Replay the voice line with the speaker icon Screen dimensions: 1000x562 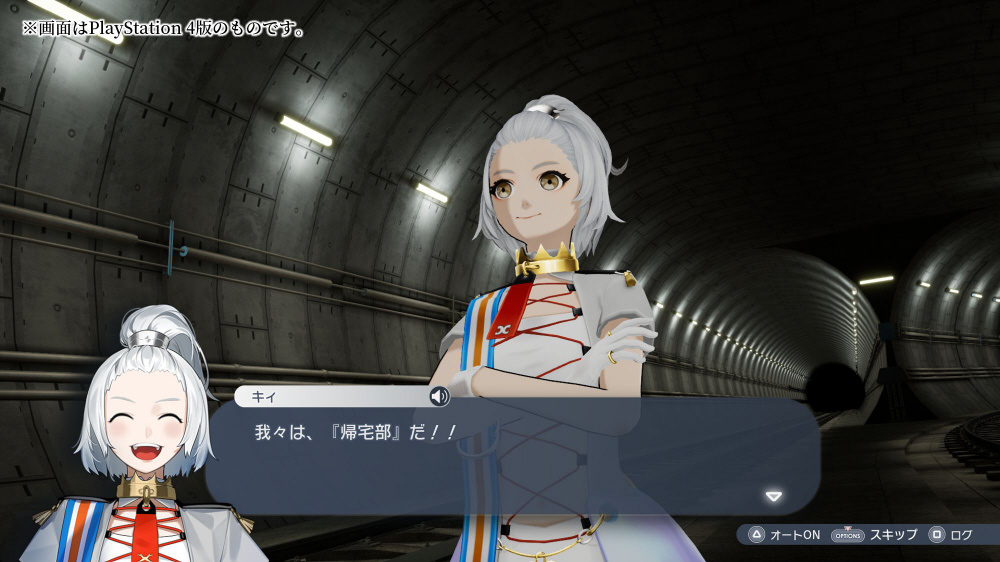[439, 397]
